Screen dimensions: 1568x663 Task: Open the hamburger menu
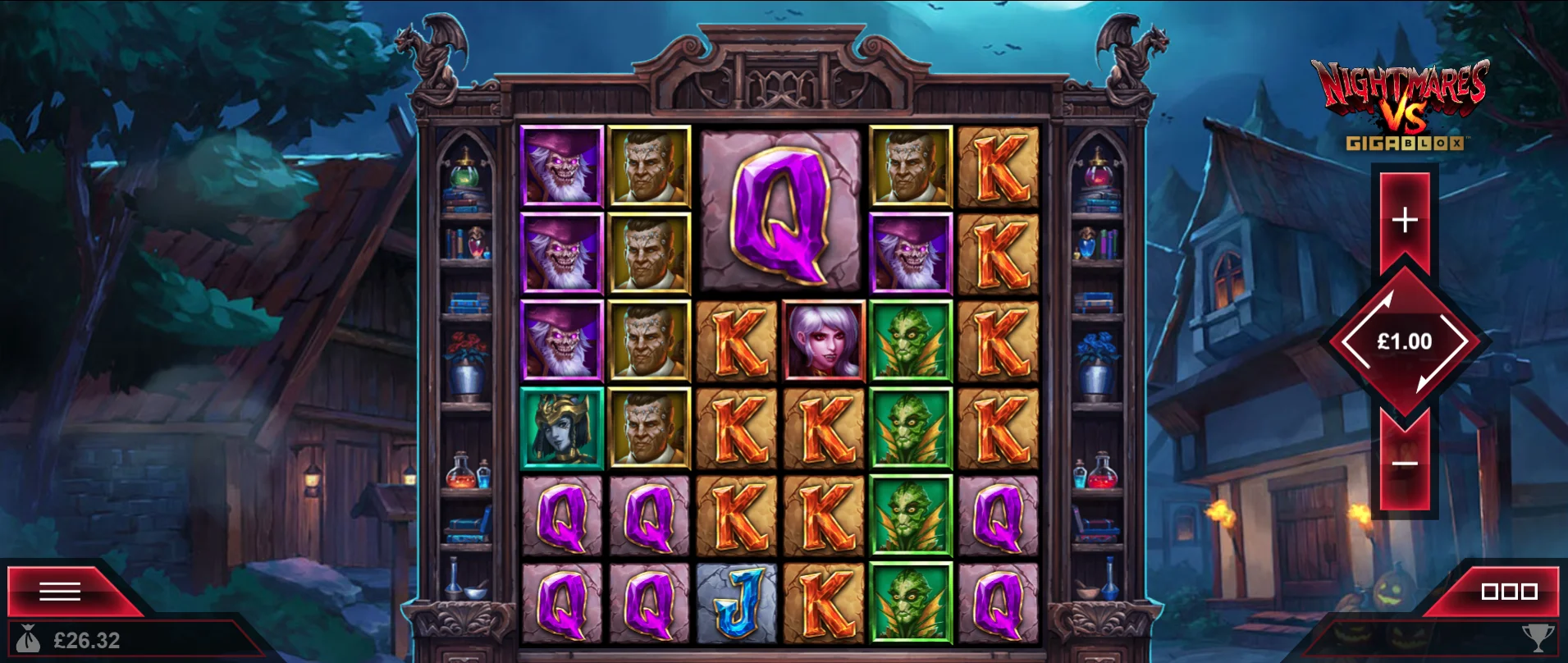(60, 591)
